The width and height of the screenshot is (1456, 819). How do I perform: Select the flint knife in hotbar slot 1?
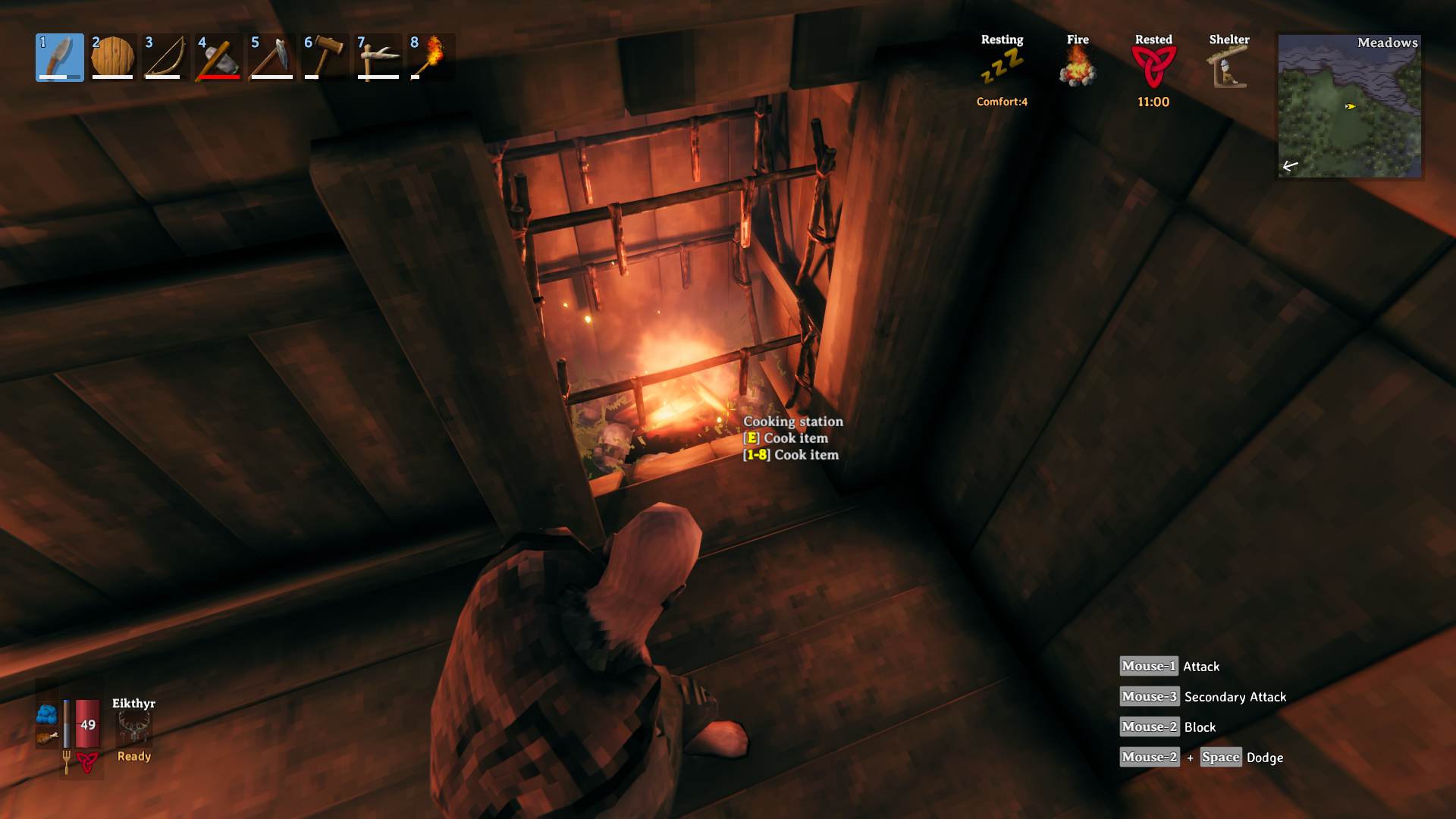click(x=59, y=57)
